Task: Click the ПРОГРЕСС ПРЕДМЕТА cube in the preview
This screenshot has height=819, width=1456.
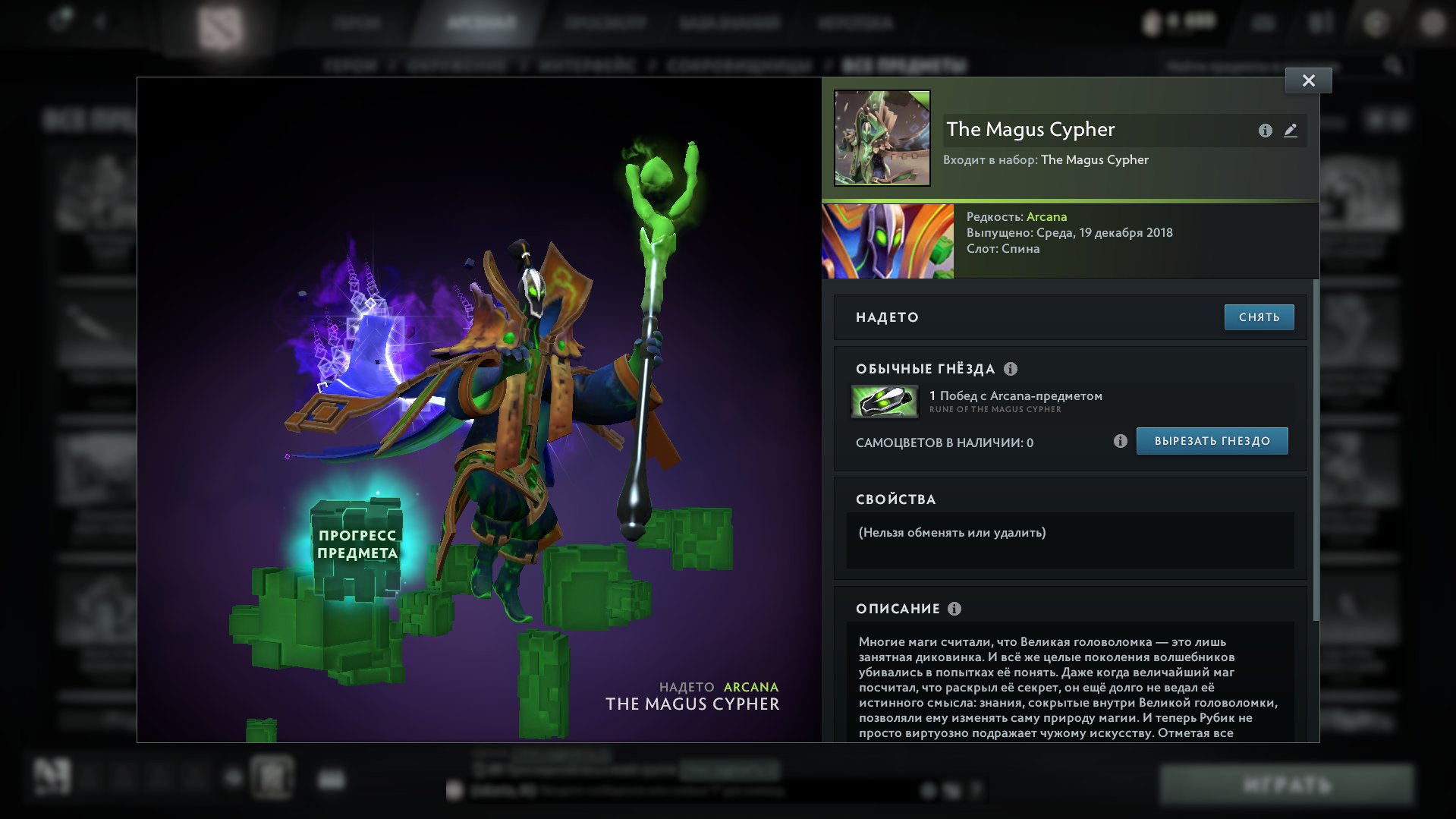Action: pyautogui.click(x=357, y=543)
